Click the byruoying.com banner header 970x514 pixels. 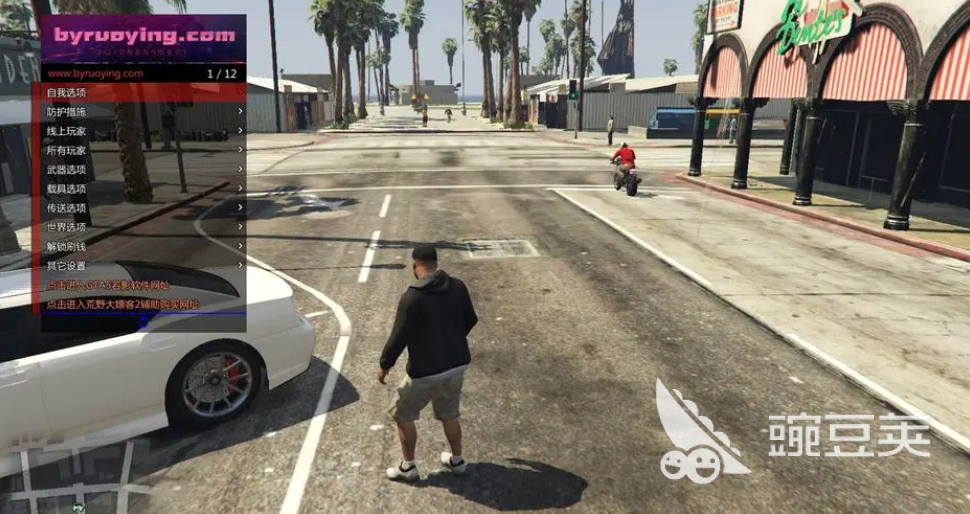tap(143, 39)
